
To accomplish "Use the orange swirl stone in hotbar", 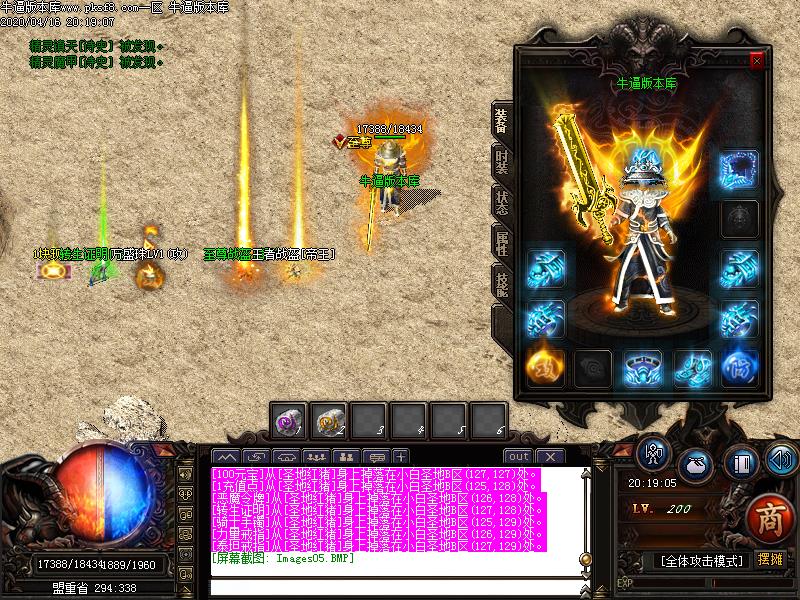I will [x=329, y=421].
